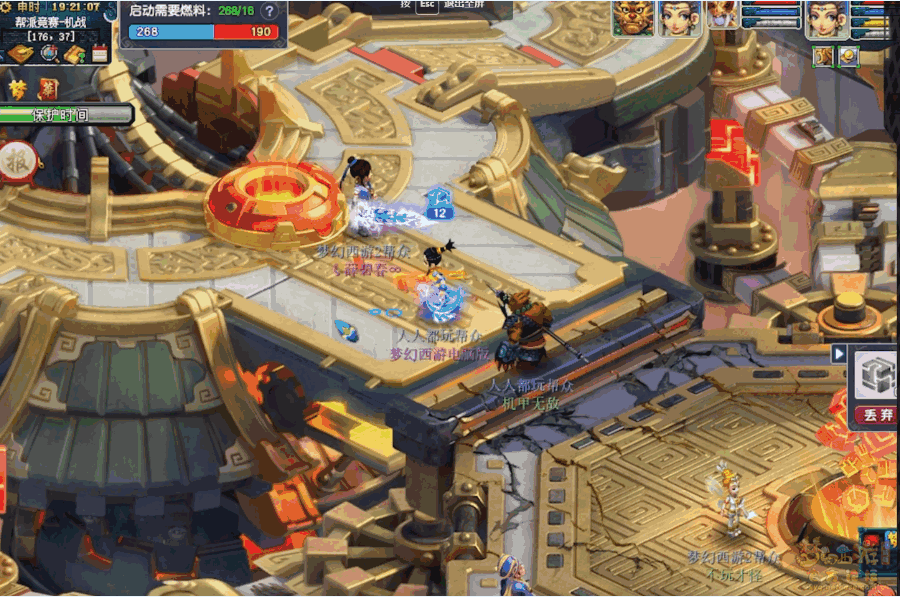Select the female teammate portrait beside the lion
The width and height of the screenshot is (900, 597).
pos(679,18)
